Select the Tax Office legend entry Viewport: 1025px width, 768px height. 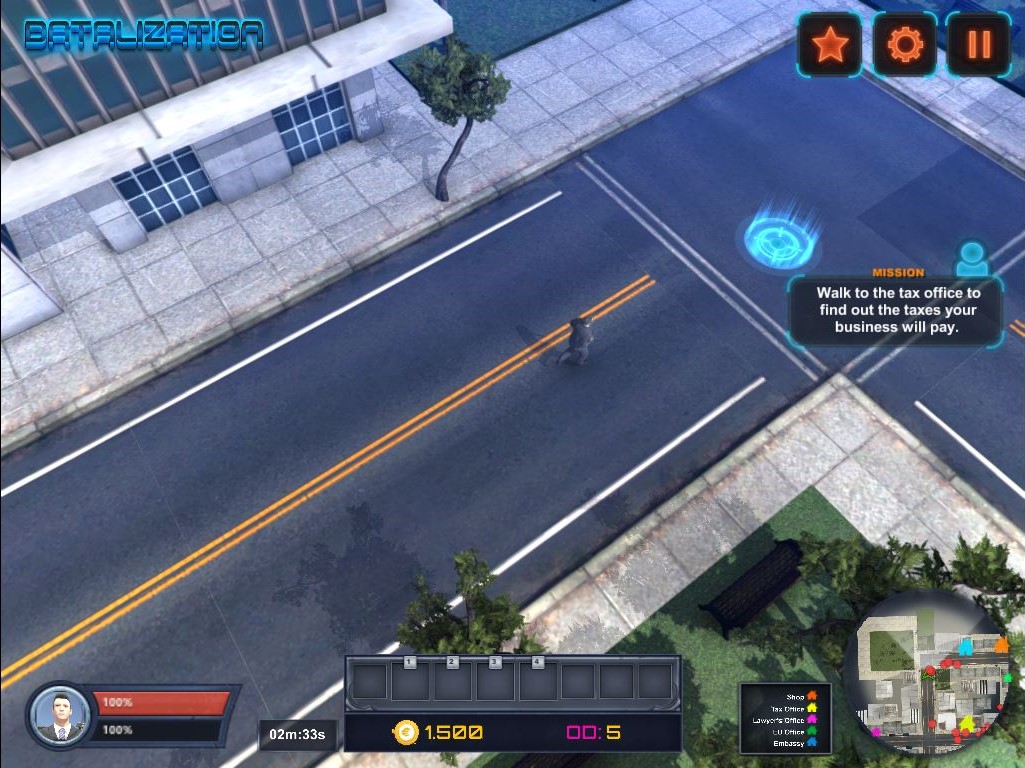(794, 708)
